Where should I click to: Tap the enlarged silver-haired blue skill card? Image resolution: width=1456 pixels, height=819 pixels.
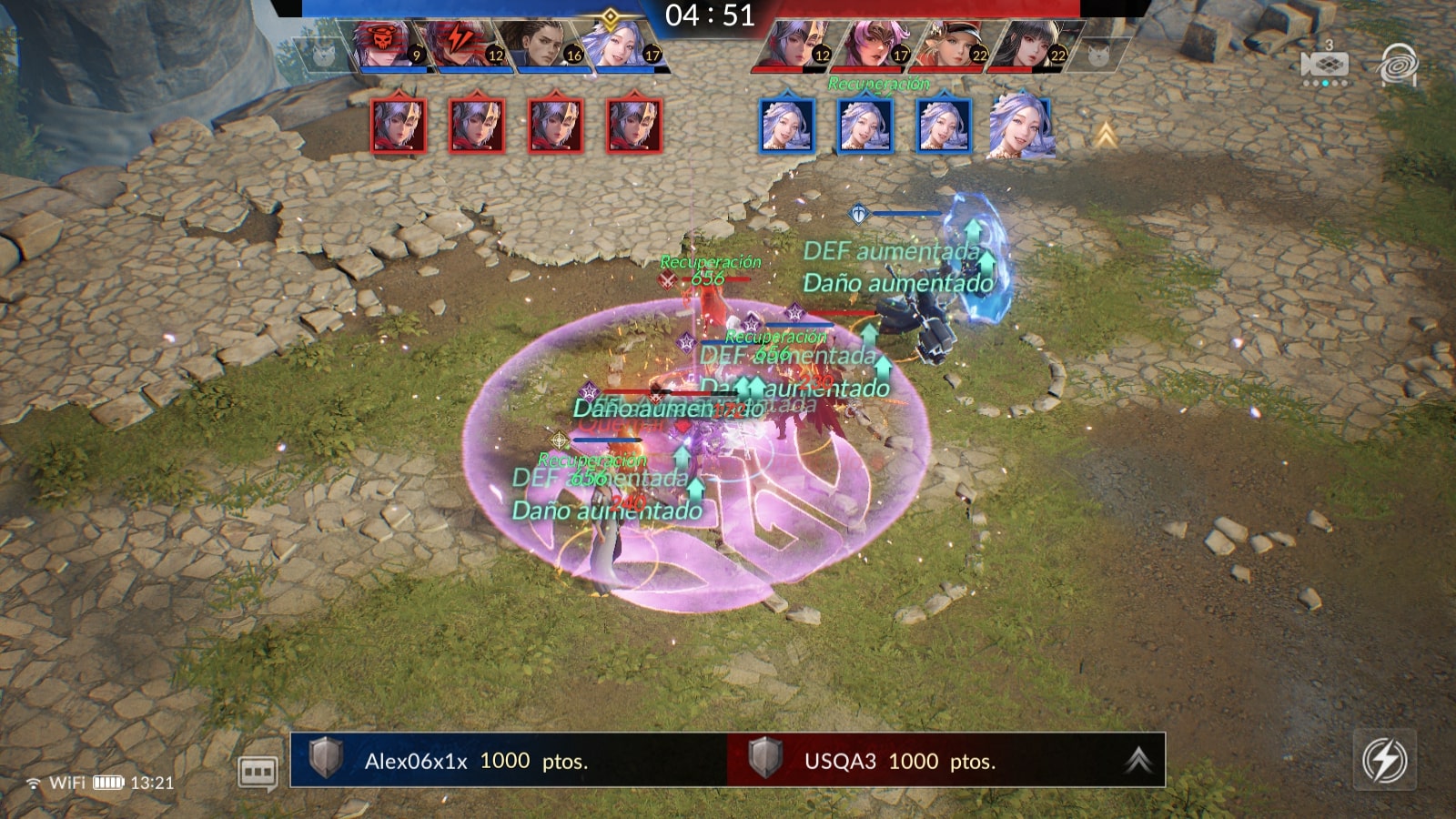1021,126
